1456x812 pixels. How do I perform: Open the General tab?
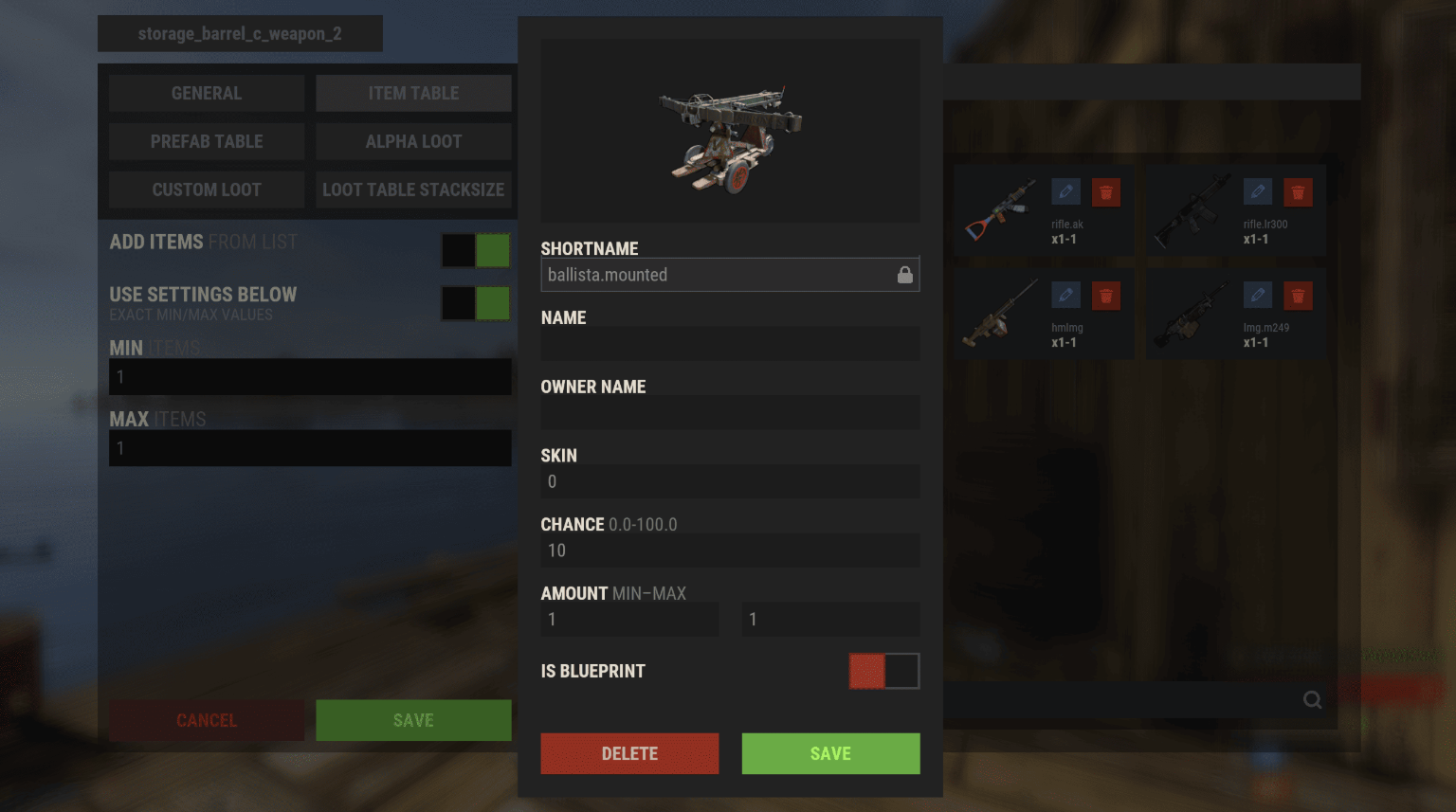pos(207,93)
